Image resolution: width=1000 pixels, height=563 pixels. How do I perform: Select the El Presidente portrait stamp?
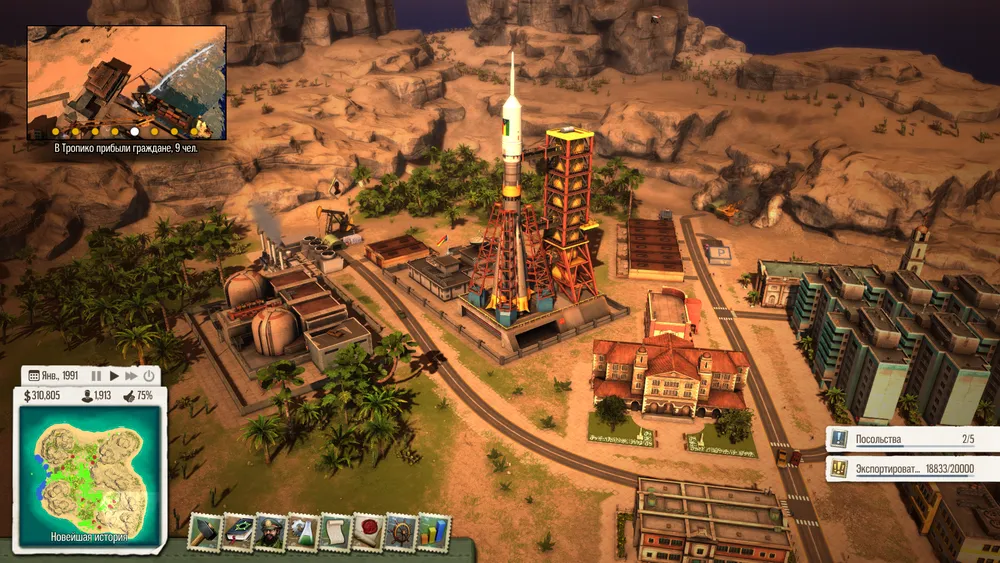coord(270,532)
